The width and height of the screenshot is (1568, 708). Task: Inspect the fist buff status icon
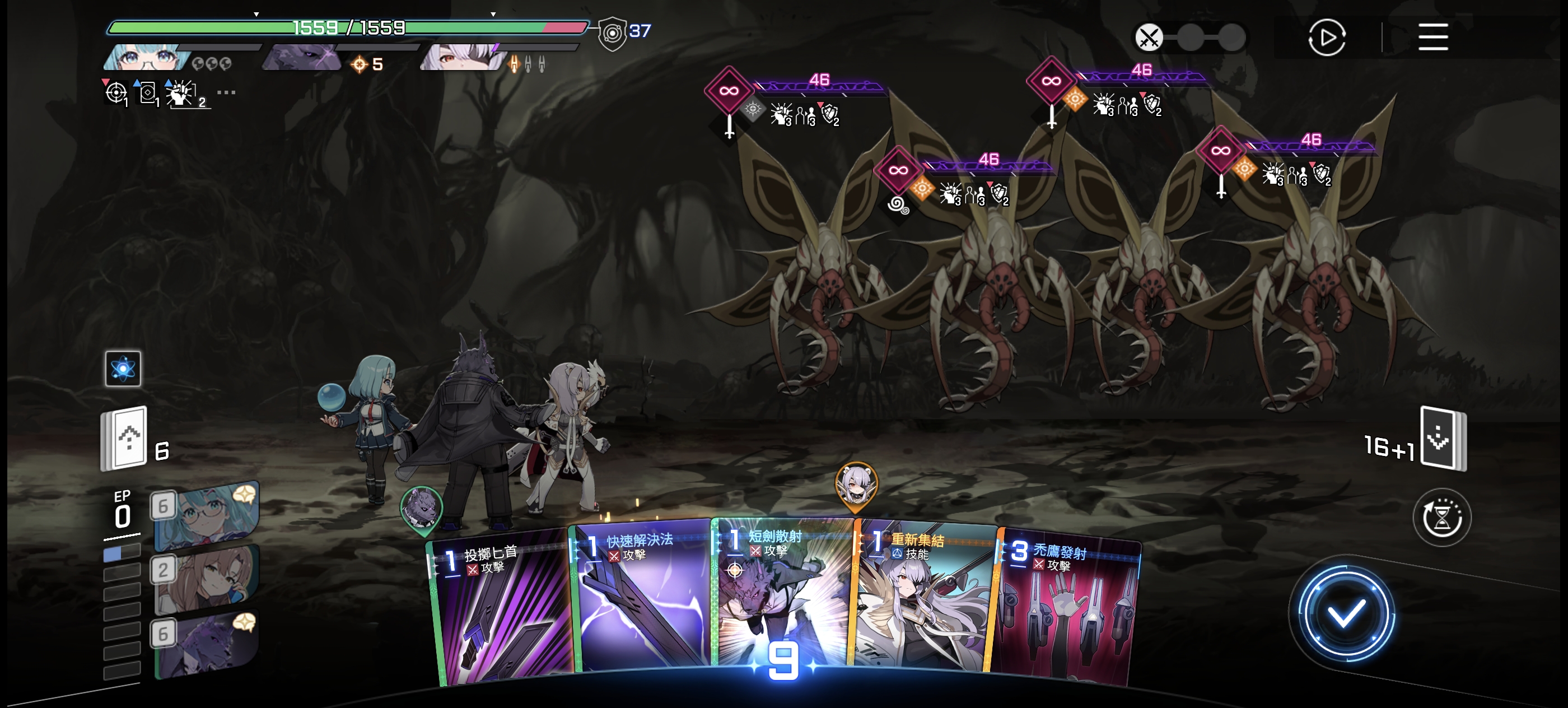click(181, 94)
